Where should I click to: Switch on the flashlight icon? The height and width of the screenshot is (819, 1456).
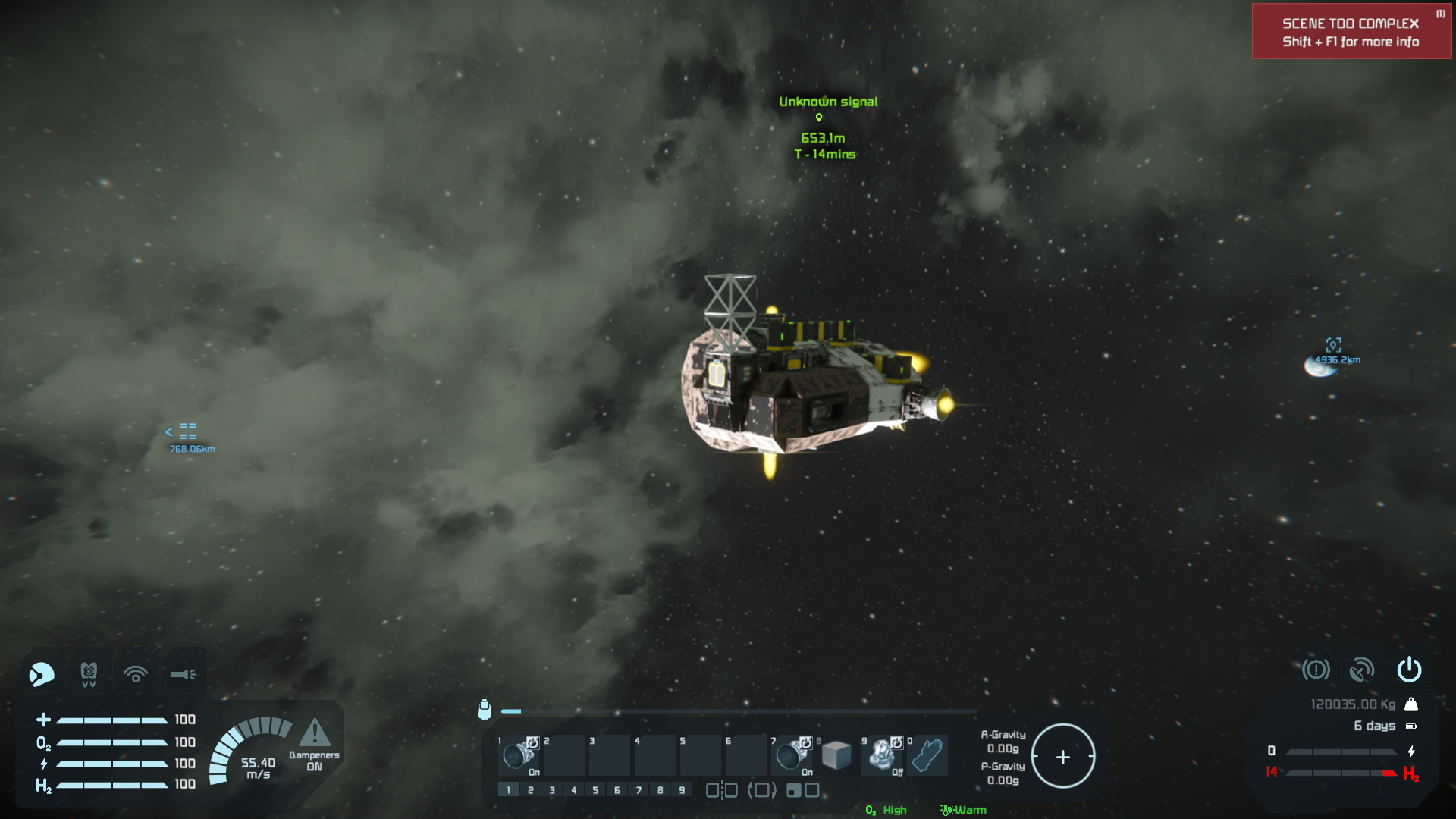point(183,673)
